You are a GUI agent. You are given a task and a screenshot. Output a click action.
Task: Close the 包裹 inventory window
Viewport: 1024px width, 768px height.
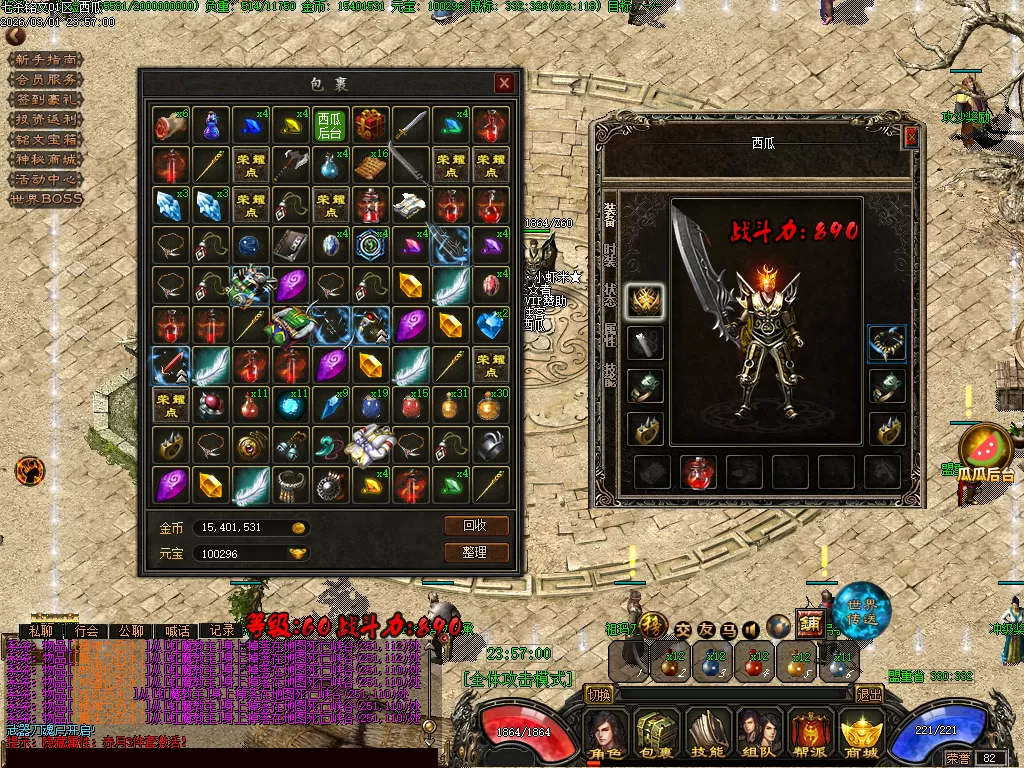505,84
